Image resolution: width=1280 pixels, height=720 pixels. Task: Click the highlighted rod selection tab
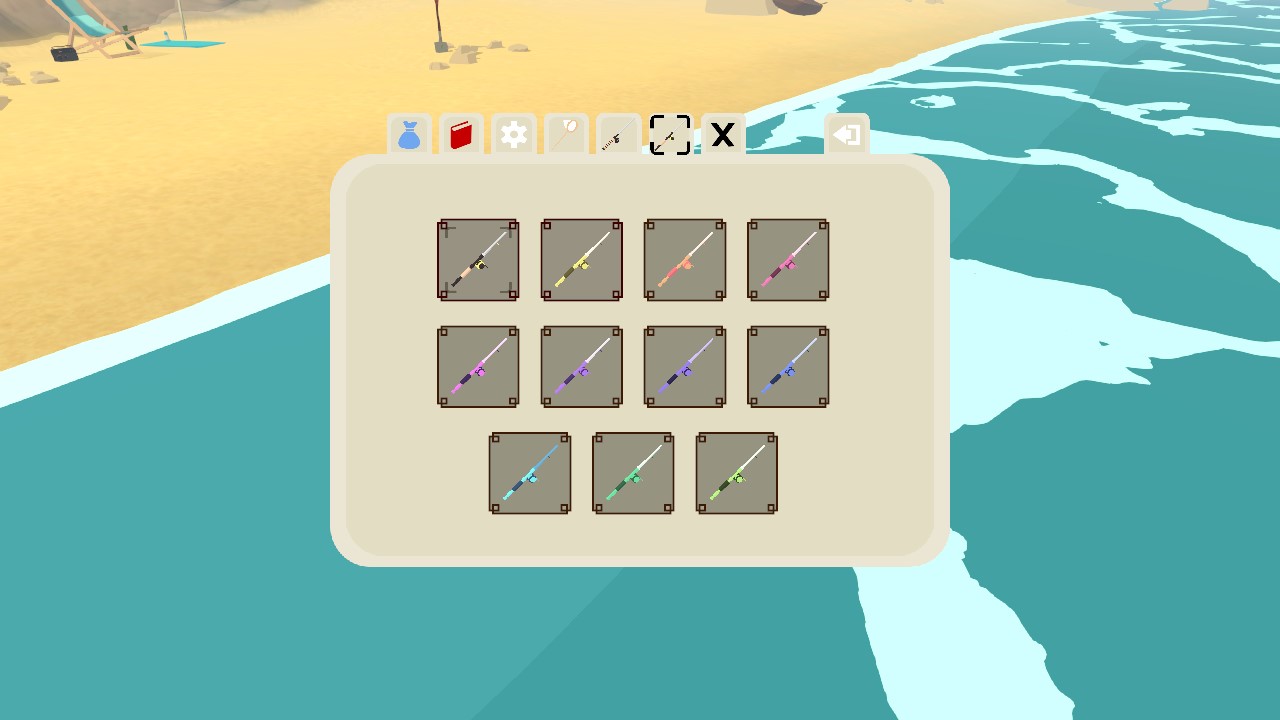tap(670, 135)
